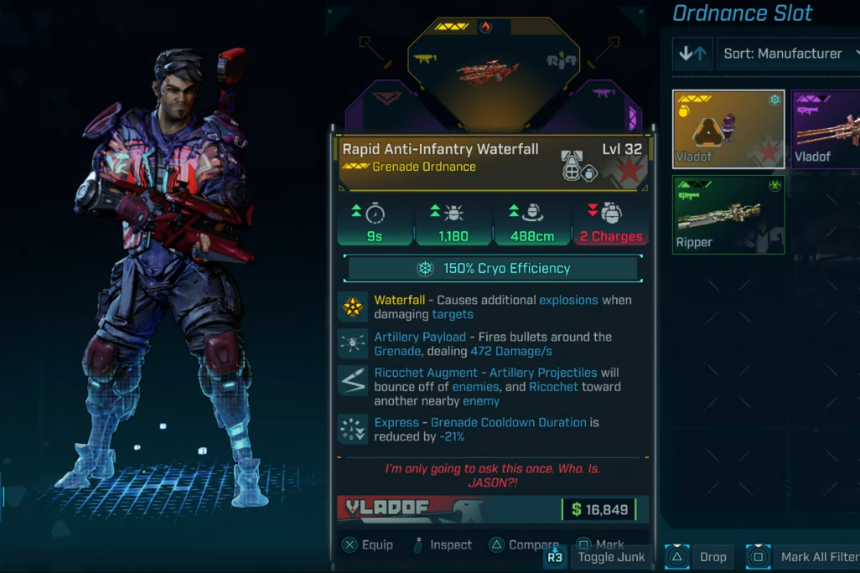The width and height of the screenshot is (860, 573).
Task: Toggle the sort direction arrows button
Action: [x=692, y=54]
